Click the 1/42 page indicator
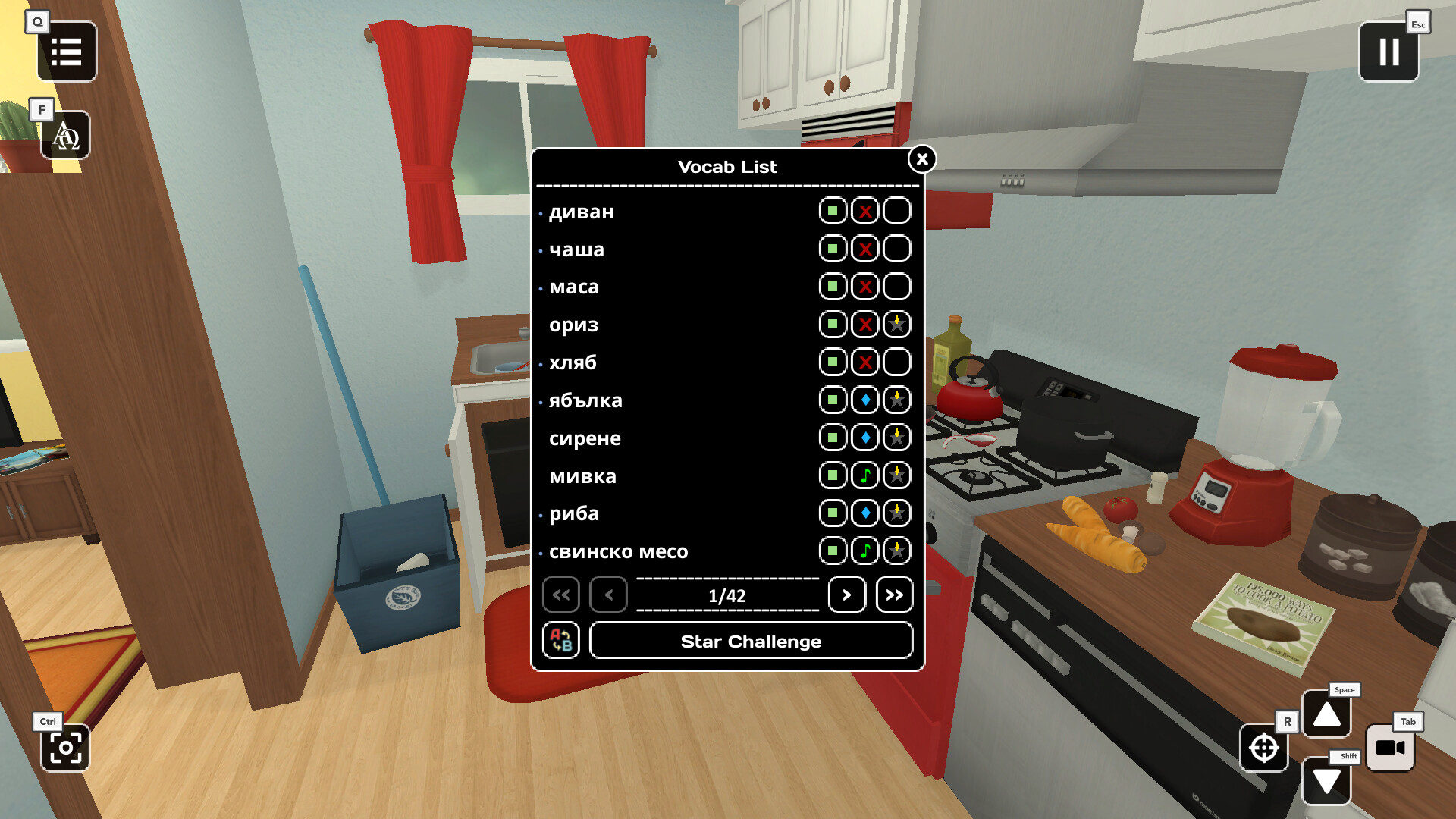 pos(727,595)
